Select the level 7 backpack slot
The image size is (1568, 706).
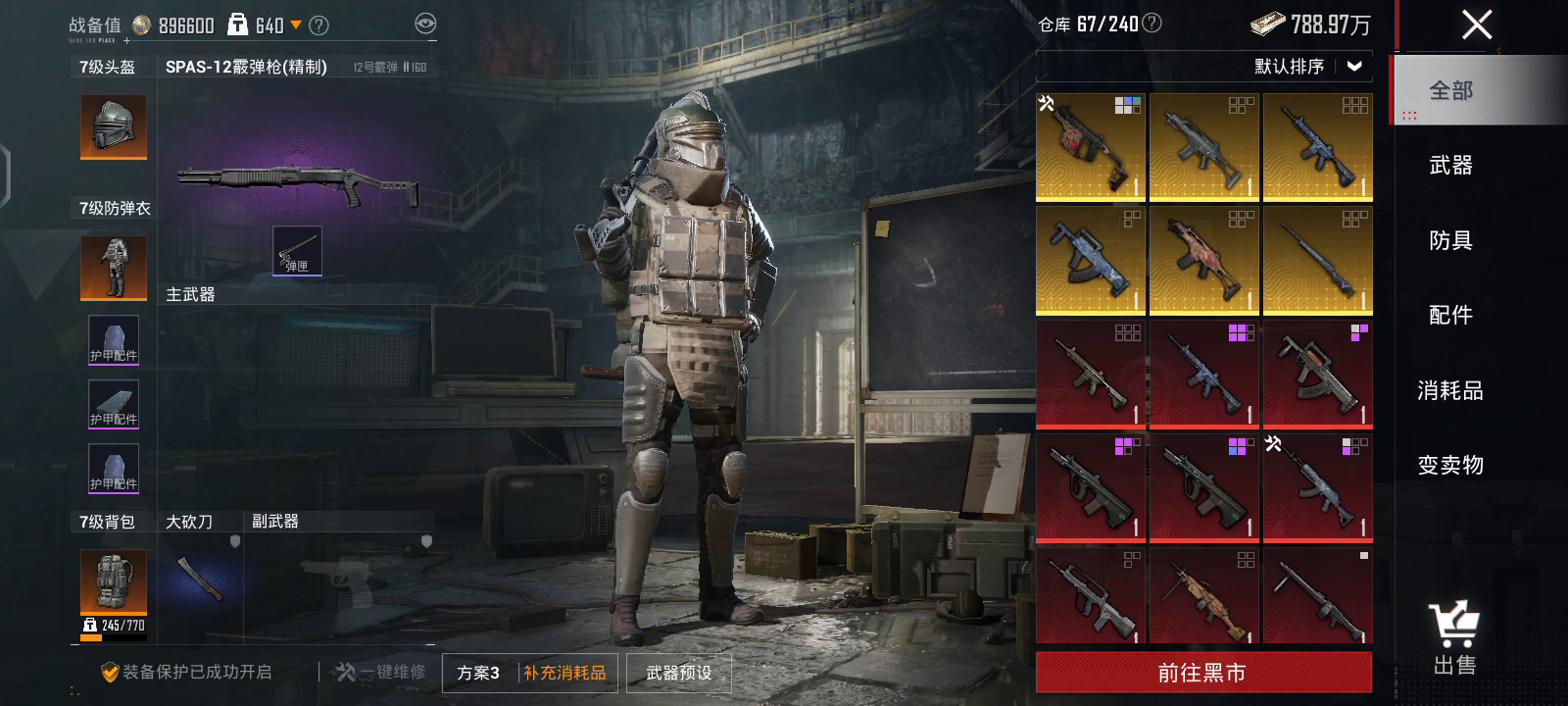(x=114, y=583)
